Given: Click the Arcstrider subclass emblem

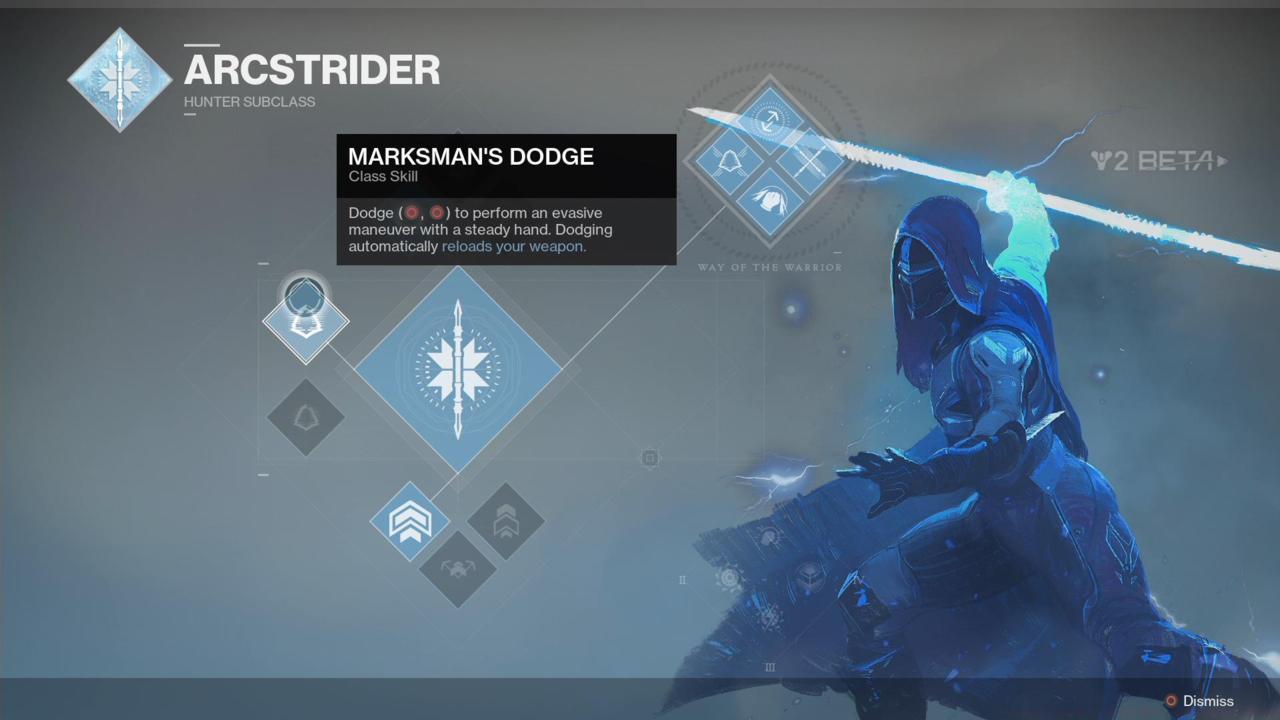Looking at the screenshot, I should pyautogui.click(x=120, y=80).
